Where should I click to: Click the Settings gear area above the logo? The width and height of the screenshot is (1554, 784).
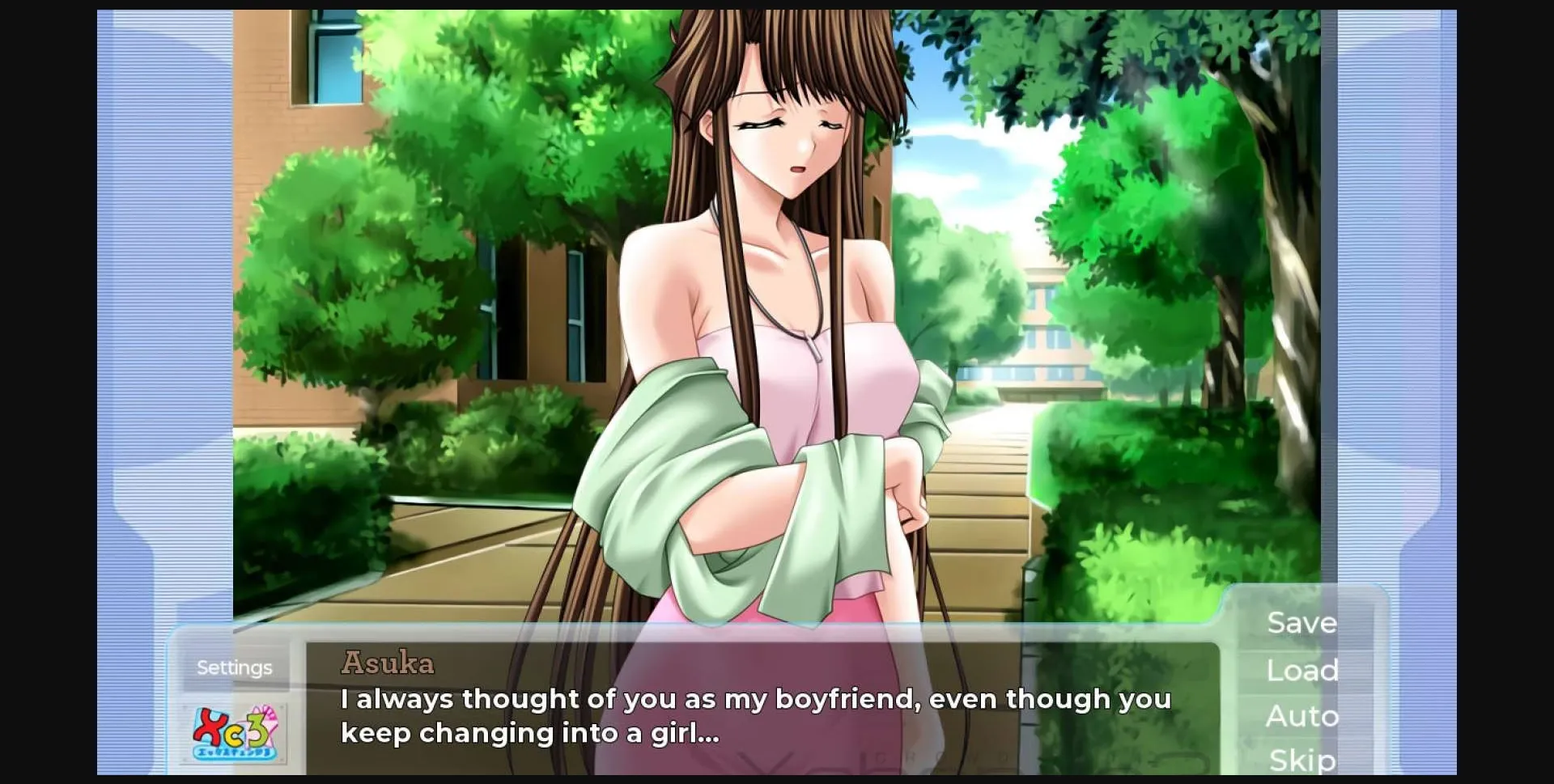[234, 666]
